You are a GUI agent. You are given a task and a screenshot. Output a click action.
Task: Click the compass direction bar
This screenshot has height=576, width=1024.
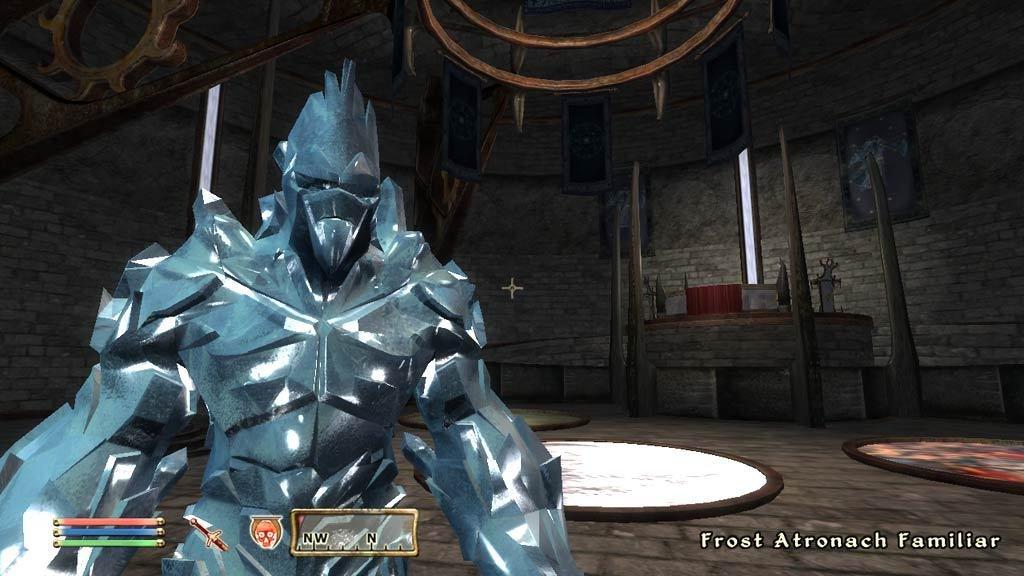353,532
